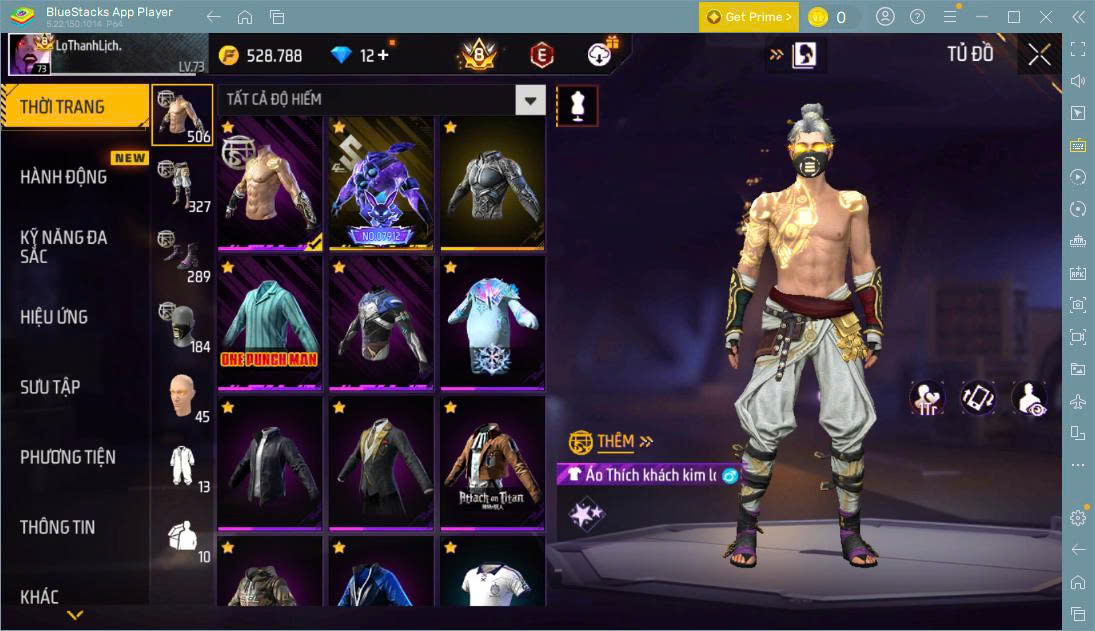
Task: Select the One Punch Man pajama top
Action: [270, 322]
